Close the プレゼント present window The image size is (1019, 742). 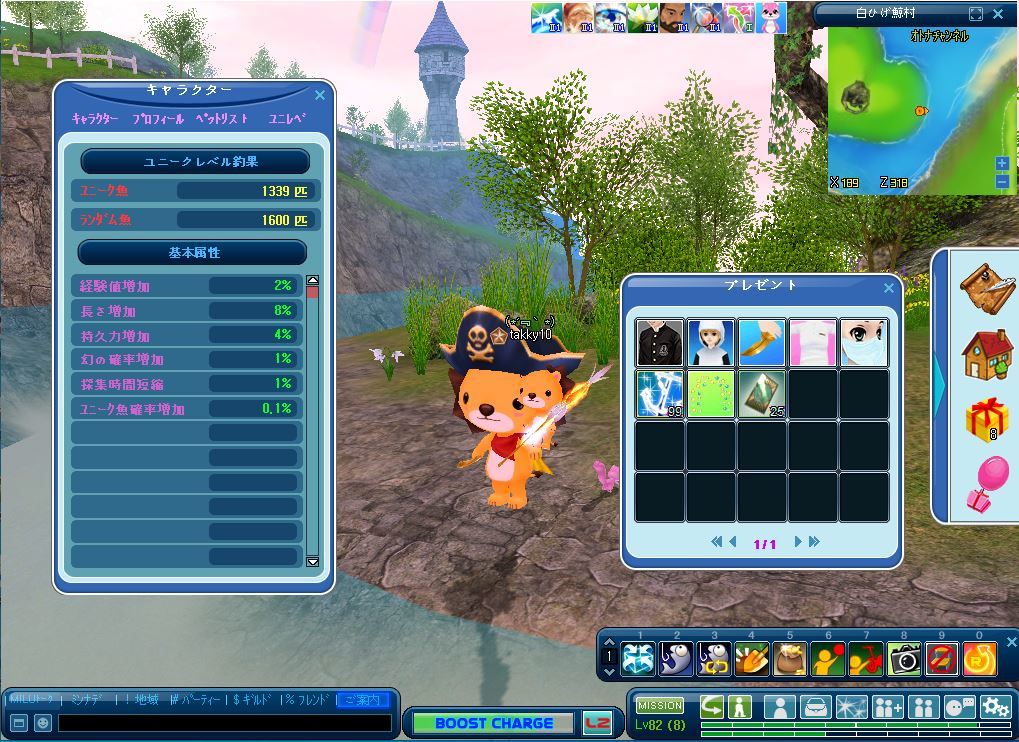[x=889, y=288]
